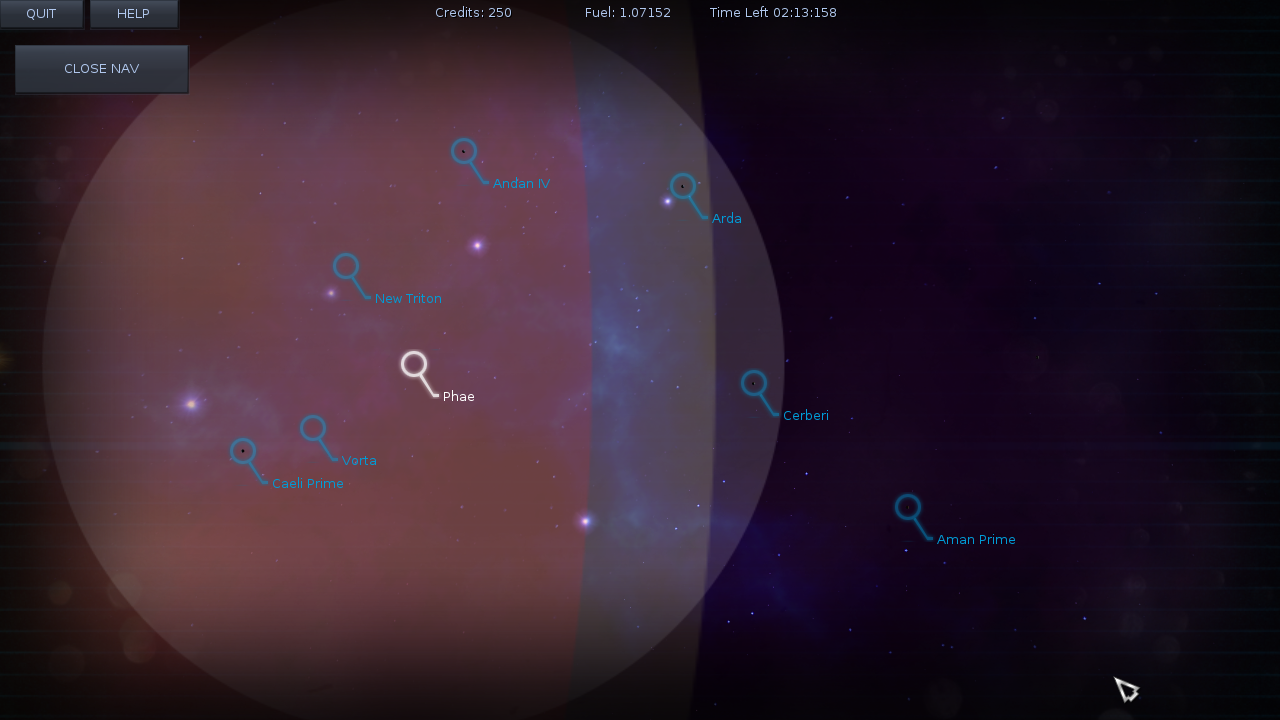This screenshot has width=1280, height=720.
Task: Quit the game via QUIT button
Action: pos(41,14)
